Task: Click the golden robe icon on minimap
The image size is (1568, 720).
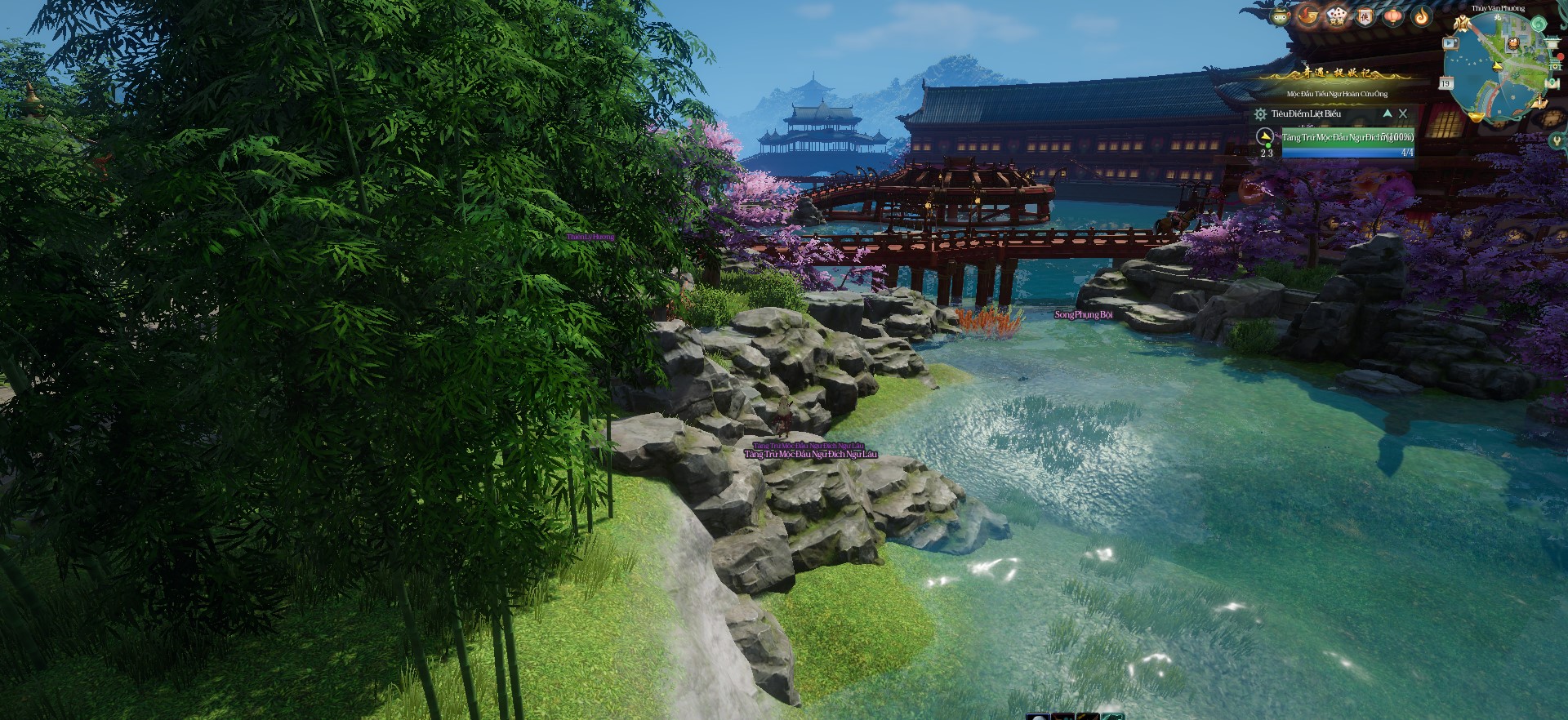Action: coord(1462,24)
